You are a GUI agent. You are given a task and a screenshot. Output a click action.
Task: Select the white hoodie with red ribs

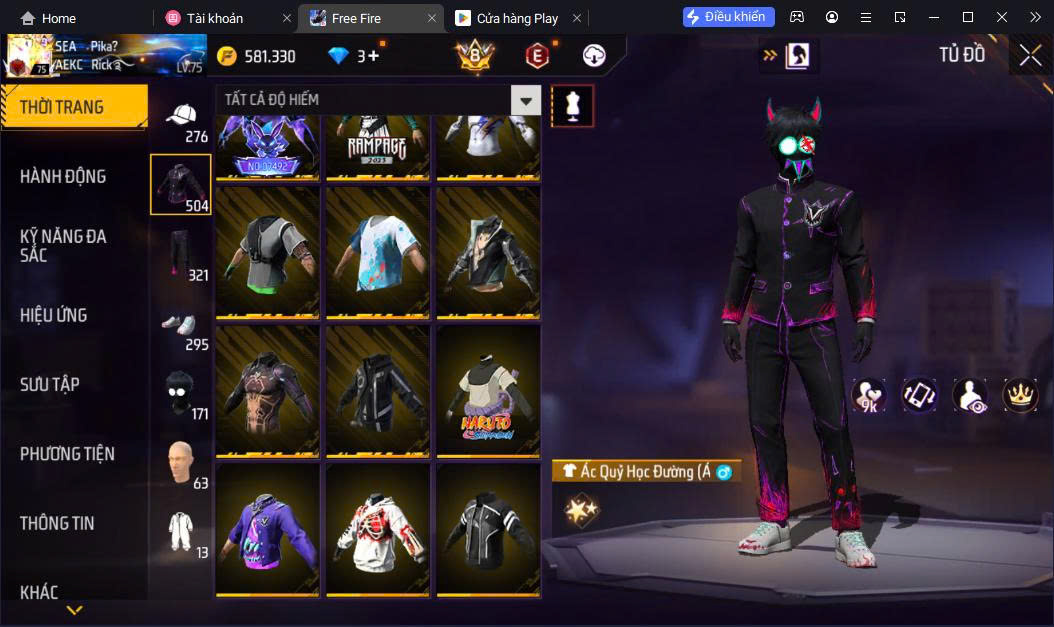378,530
